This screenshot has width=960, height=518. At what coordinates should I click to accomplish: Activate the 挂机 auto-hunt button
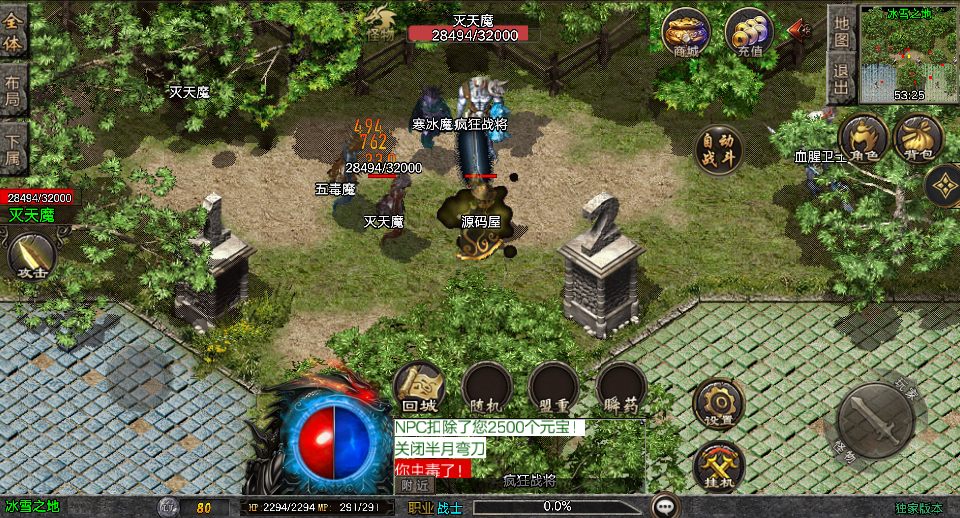pos(718,463)
